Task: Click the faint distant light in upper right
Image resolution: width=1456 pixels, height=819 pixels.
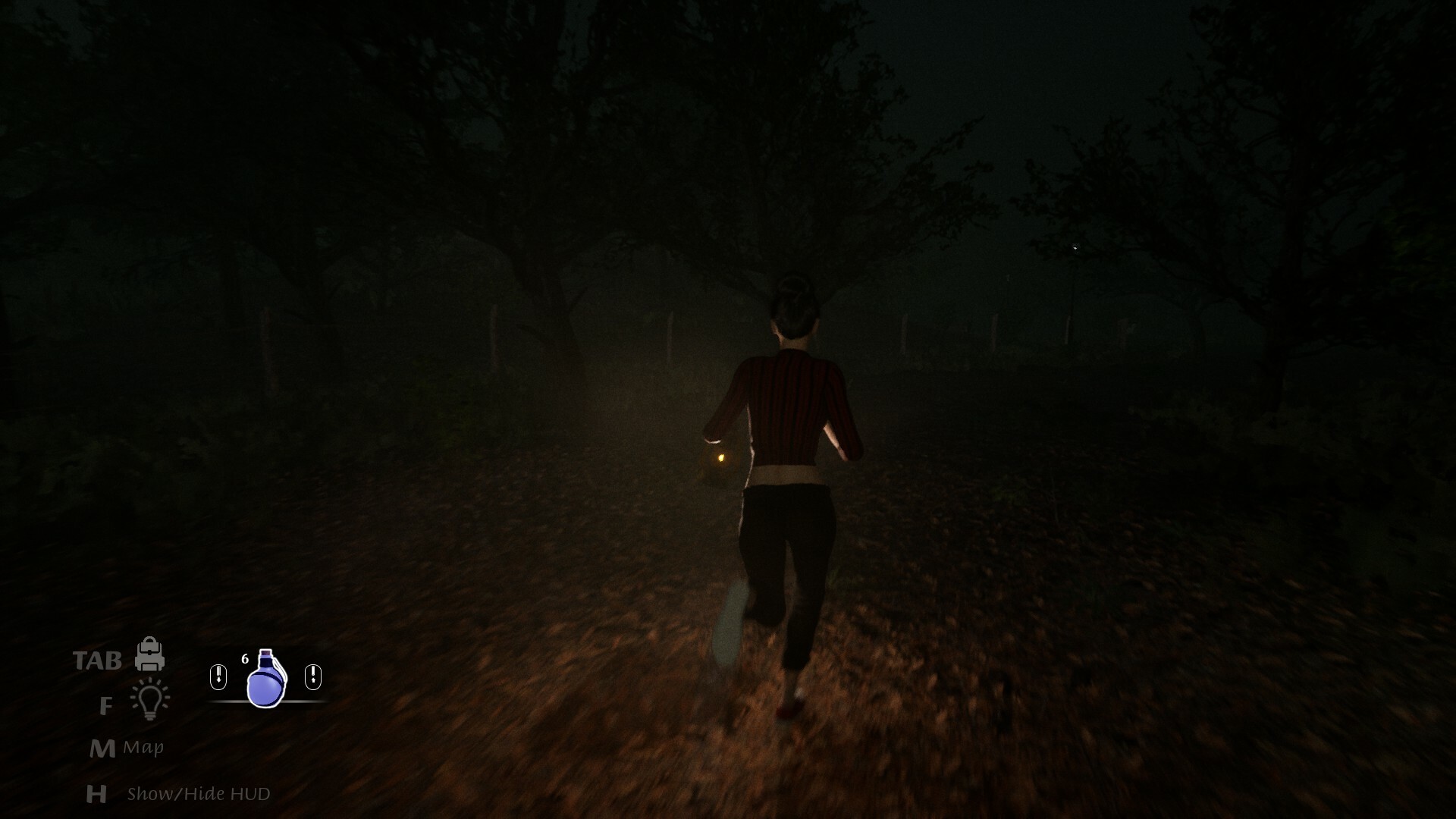Action: pyautogui.click(x=1075, y=248)
